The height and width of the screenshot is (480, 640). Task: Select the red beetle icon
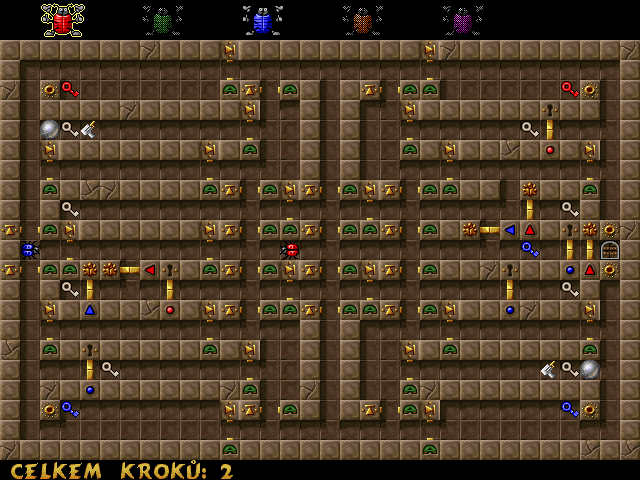pyautogui.click(x=62, y=20)
